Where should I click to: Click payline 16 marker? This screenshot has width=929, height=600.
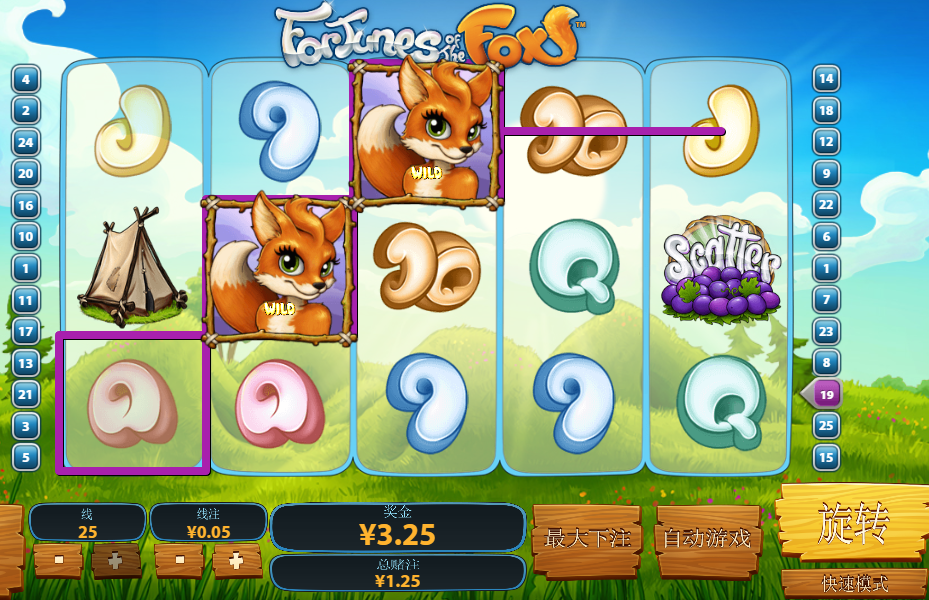click(25, 205)
